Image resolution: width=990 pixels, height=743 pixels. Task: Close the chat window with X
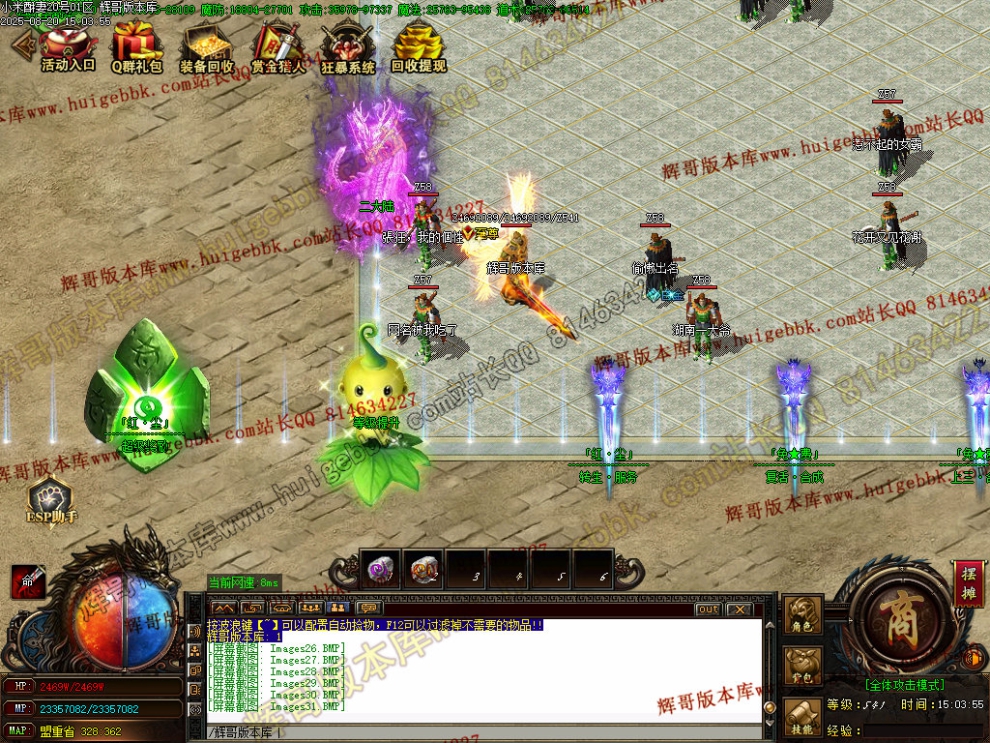click(739, 609)
